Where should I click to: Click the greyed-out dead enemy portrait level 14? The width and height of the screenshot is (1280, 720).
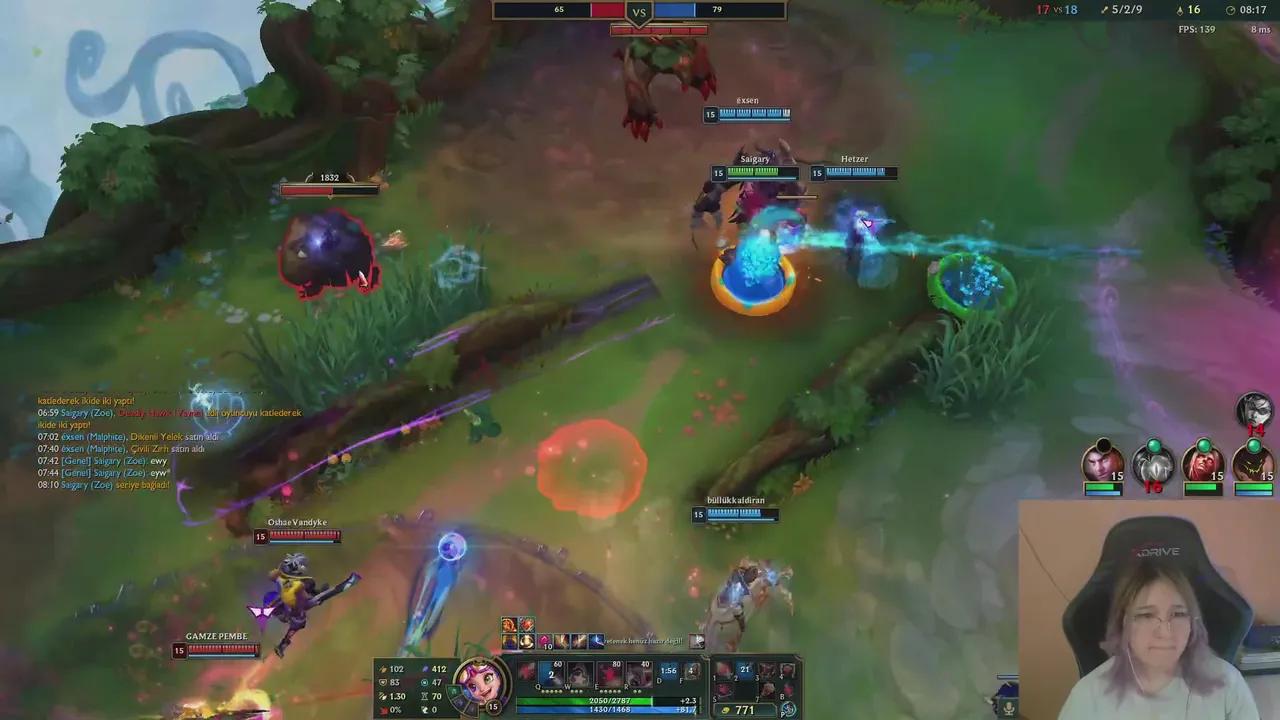pyautogui.click(x=1252, y=409)
